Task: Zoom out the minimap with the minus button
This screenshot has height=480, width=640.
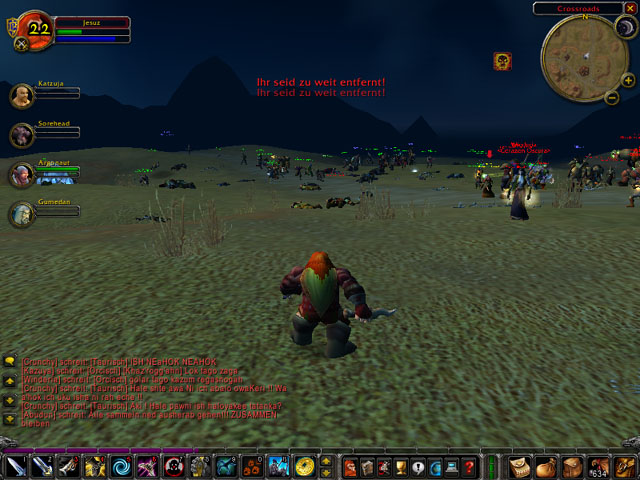Action: (x=611, y=97)
